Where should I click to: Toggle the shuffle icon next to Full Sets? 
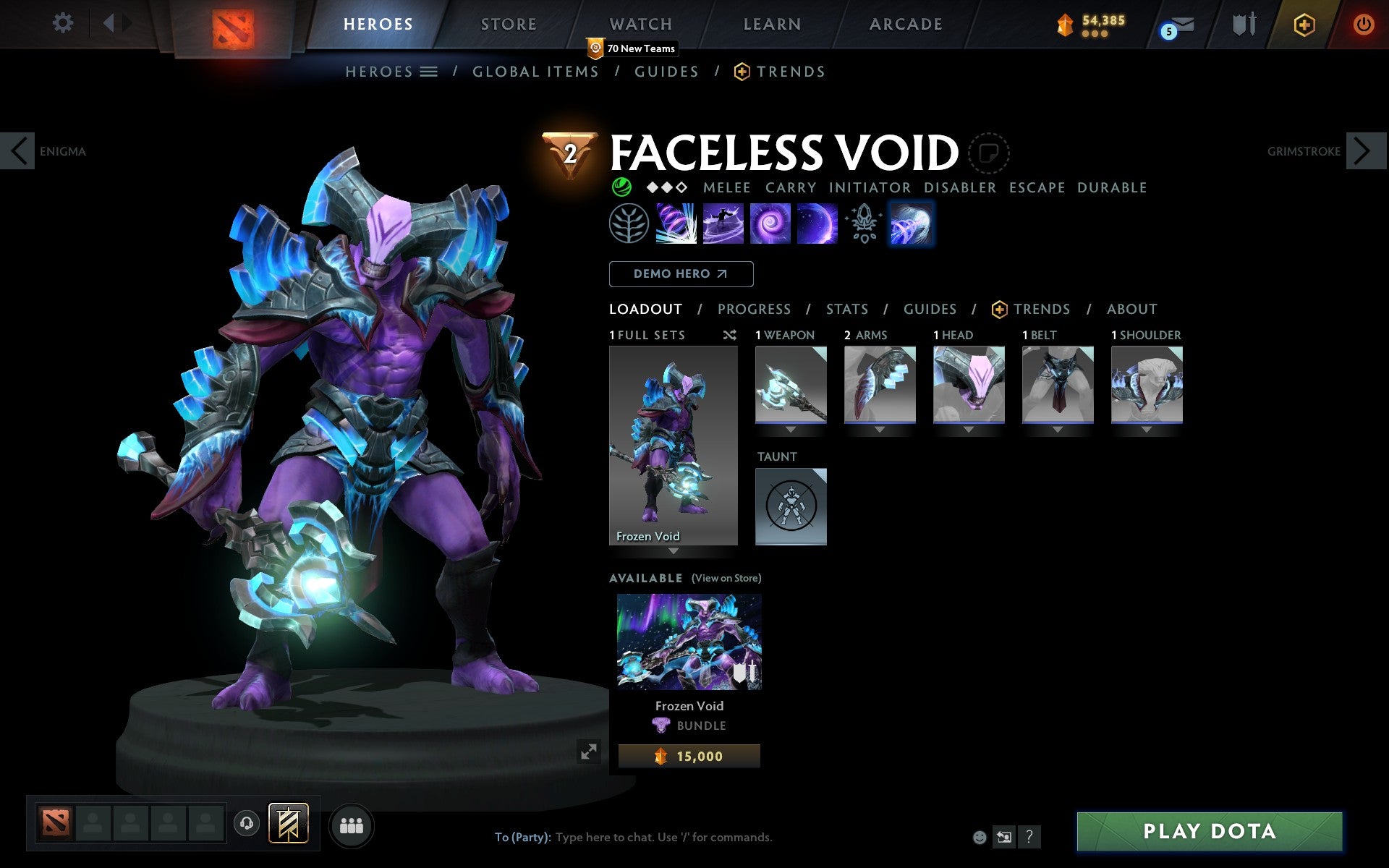tap(729, 335)
